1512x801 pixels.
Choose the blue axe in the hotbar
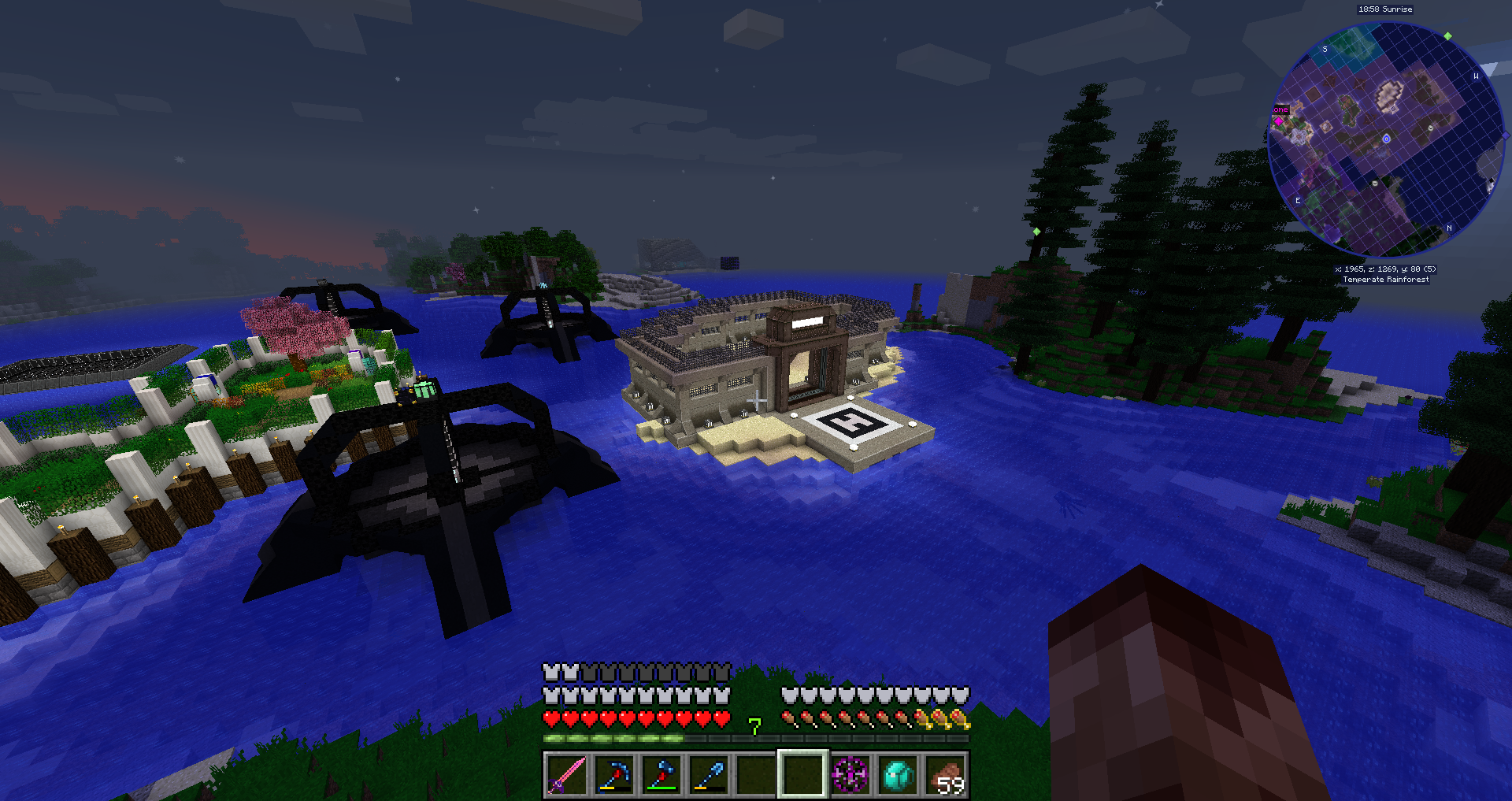[661, 775]
